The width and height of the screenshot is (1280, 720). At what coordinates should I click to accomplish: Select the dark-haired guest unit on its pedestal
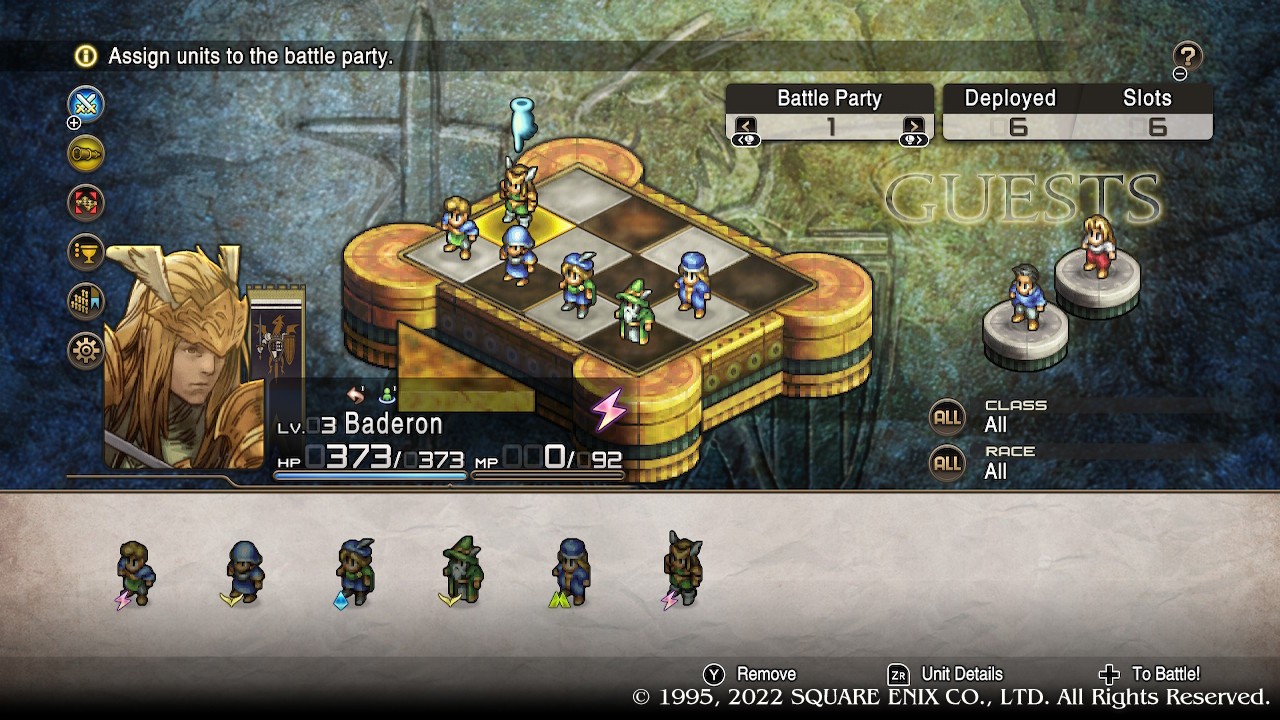1025,296
